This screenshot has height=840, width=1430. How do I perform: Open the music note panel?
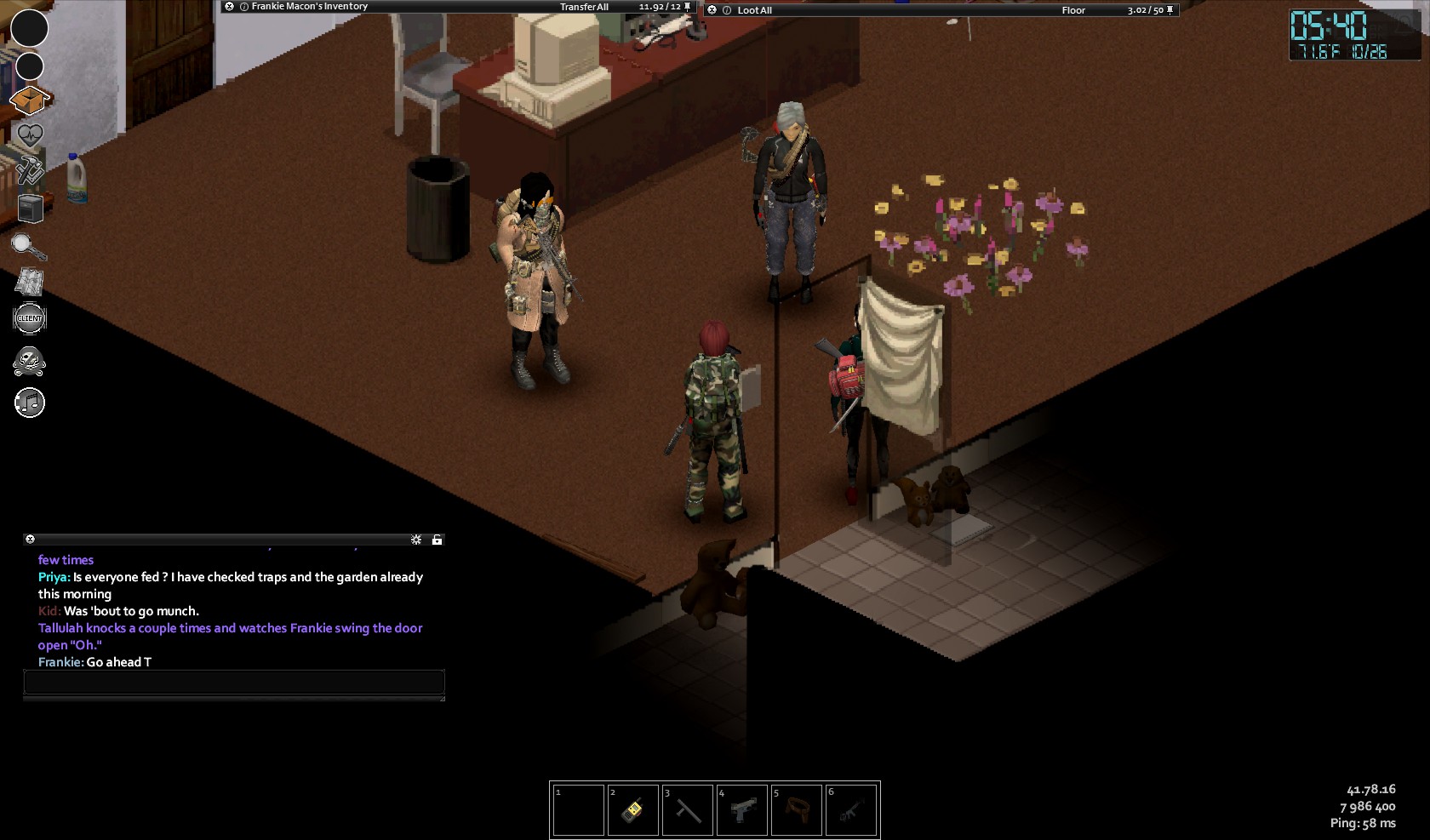[30, 403]
